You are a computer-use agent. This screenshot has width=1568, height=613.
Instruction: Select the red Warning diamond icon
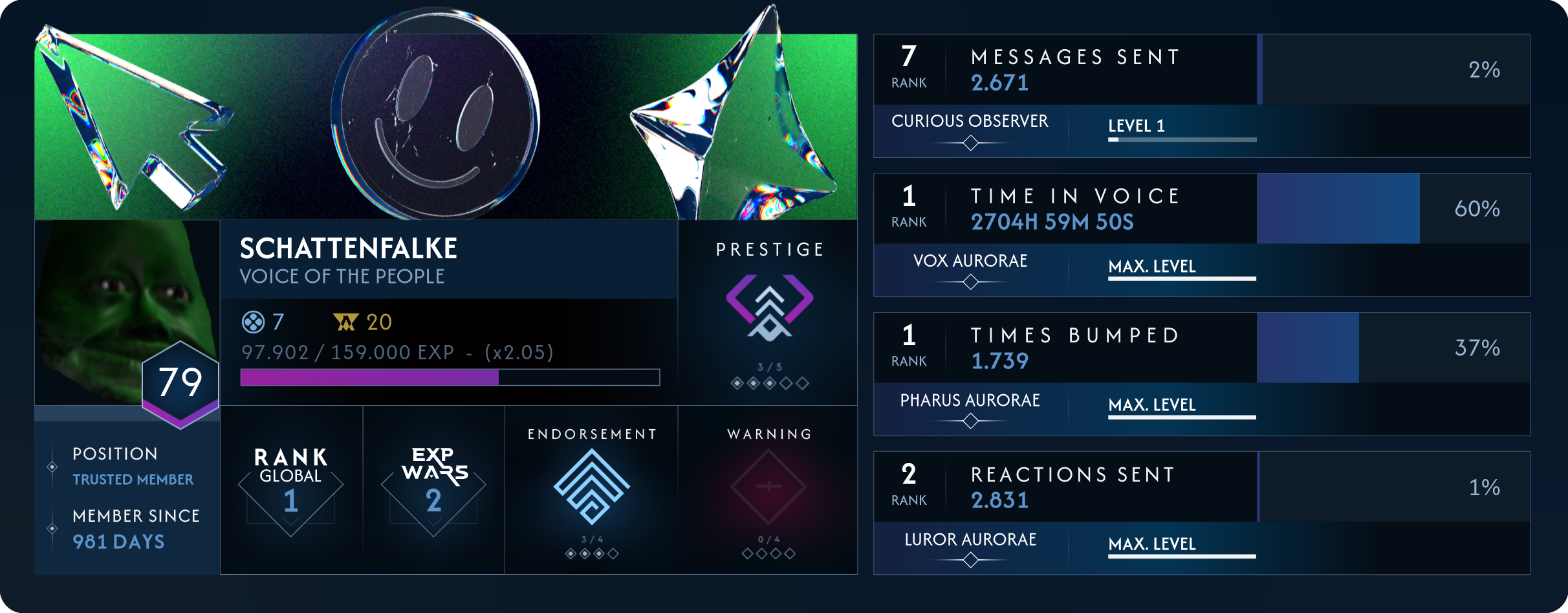[x=768, y=487]
